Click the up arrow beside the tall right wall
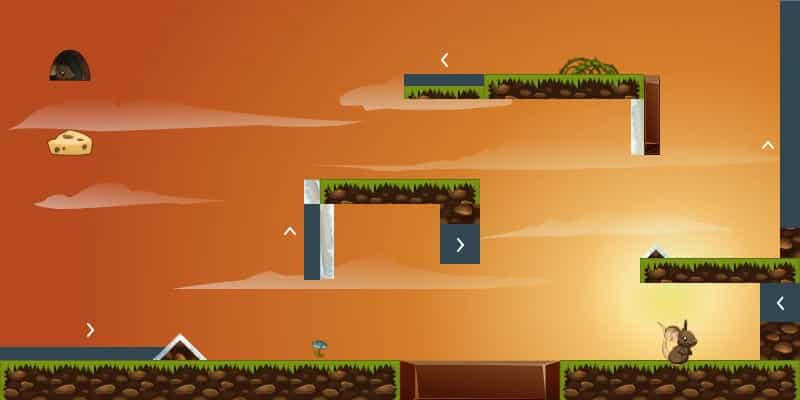Viewport: 800px width, 400px height. [x=767, y=145]
